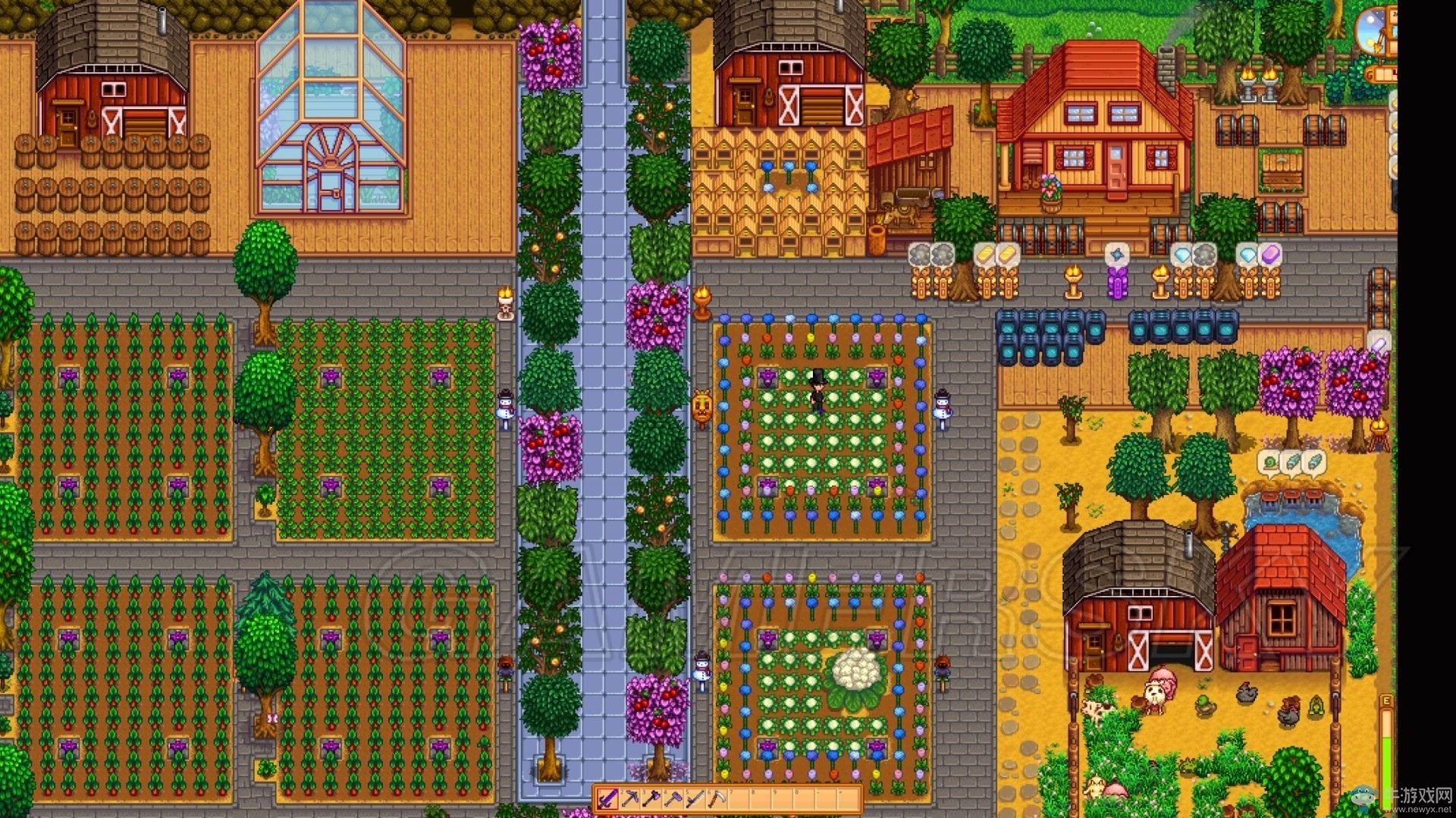This screenshot has height=818, width=1456.
Task: Select the tool in hotbar slot 6
Action: coord(717,800)
